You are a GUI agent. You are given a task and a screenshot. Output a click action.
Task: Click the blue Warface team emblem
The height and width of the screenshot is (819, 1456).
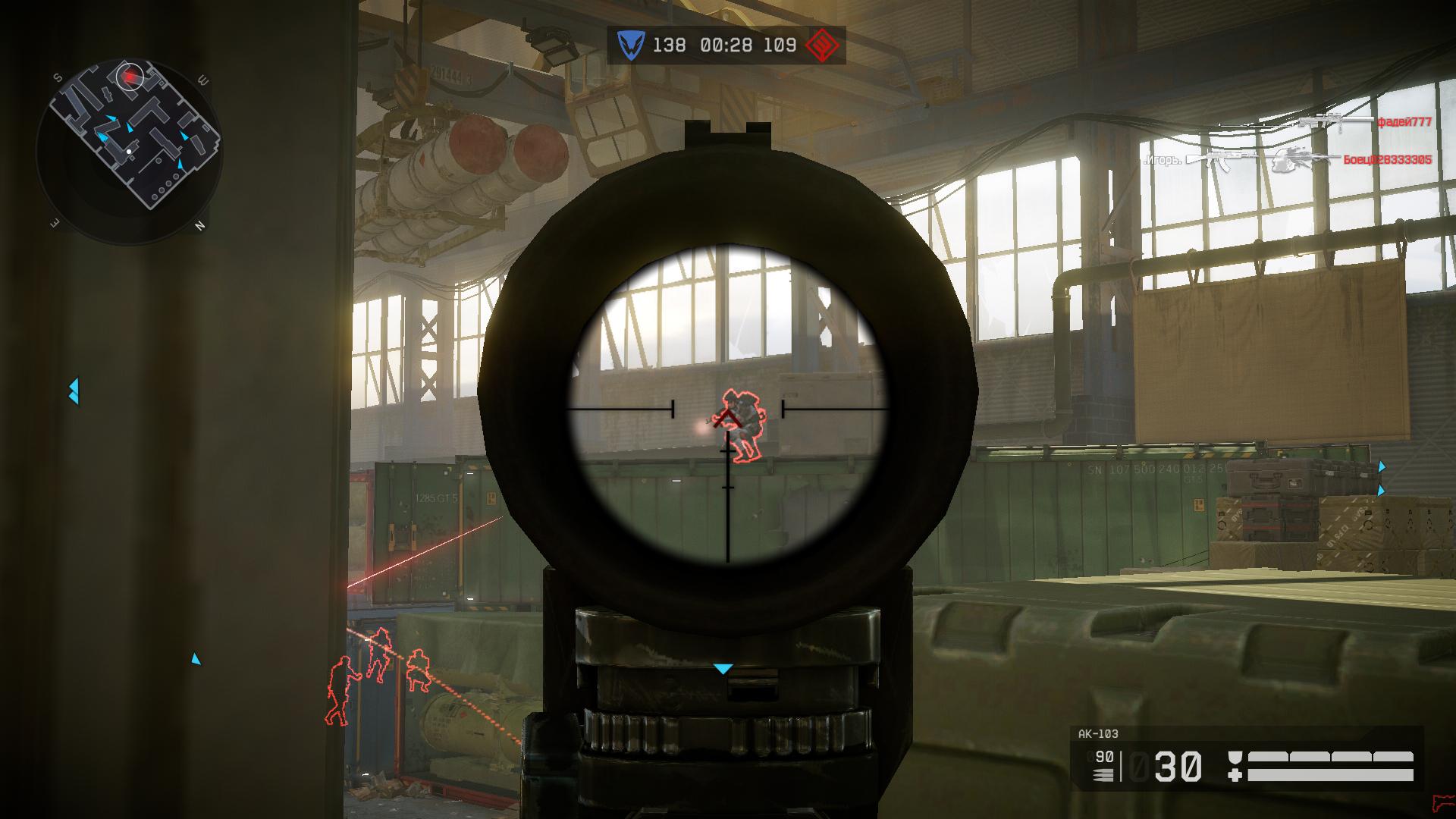point(629,45)
